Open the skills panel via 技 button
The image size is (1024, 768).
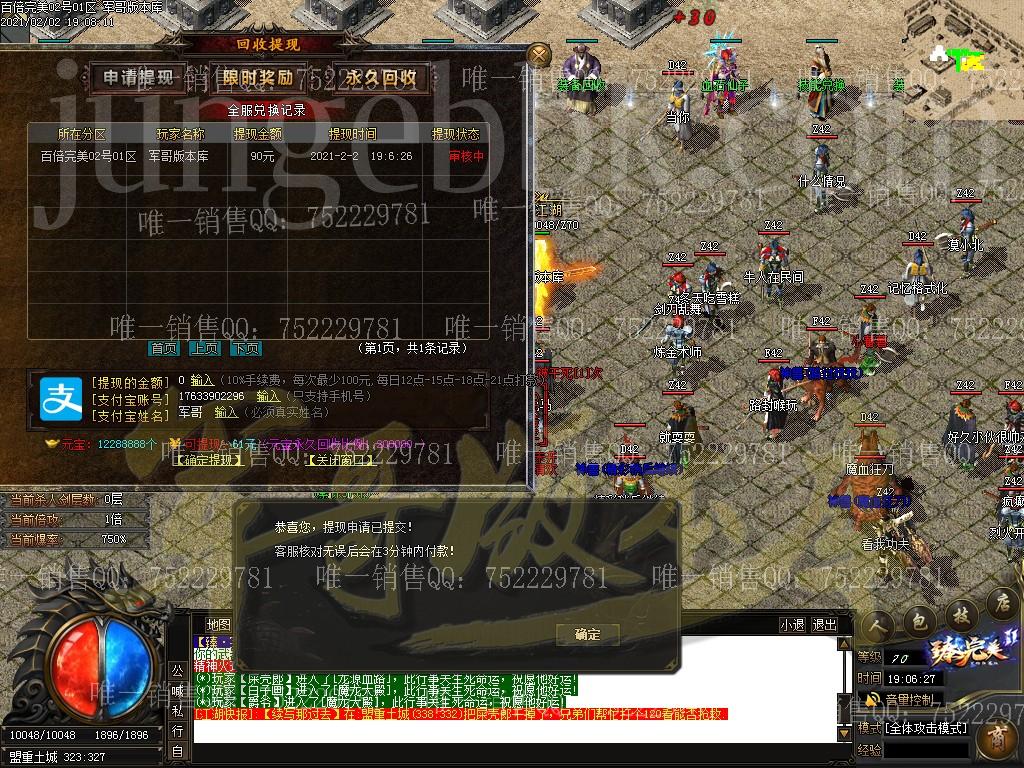pos(959,612)
